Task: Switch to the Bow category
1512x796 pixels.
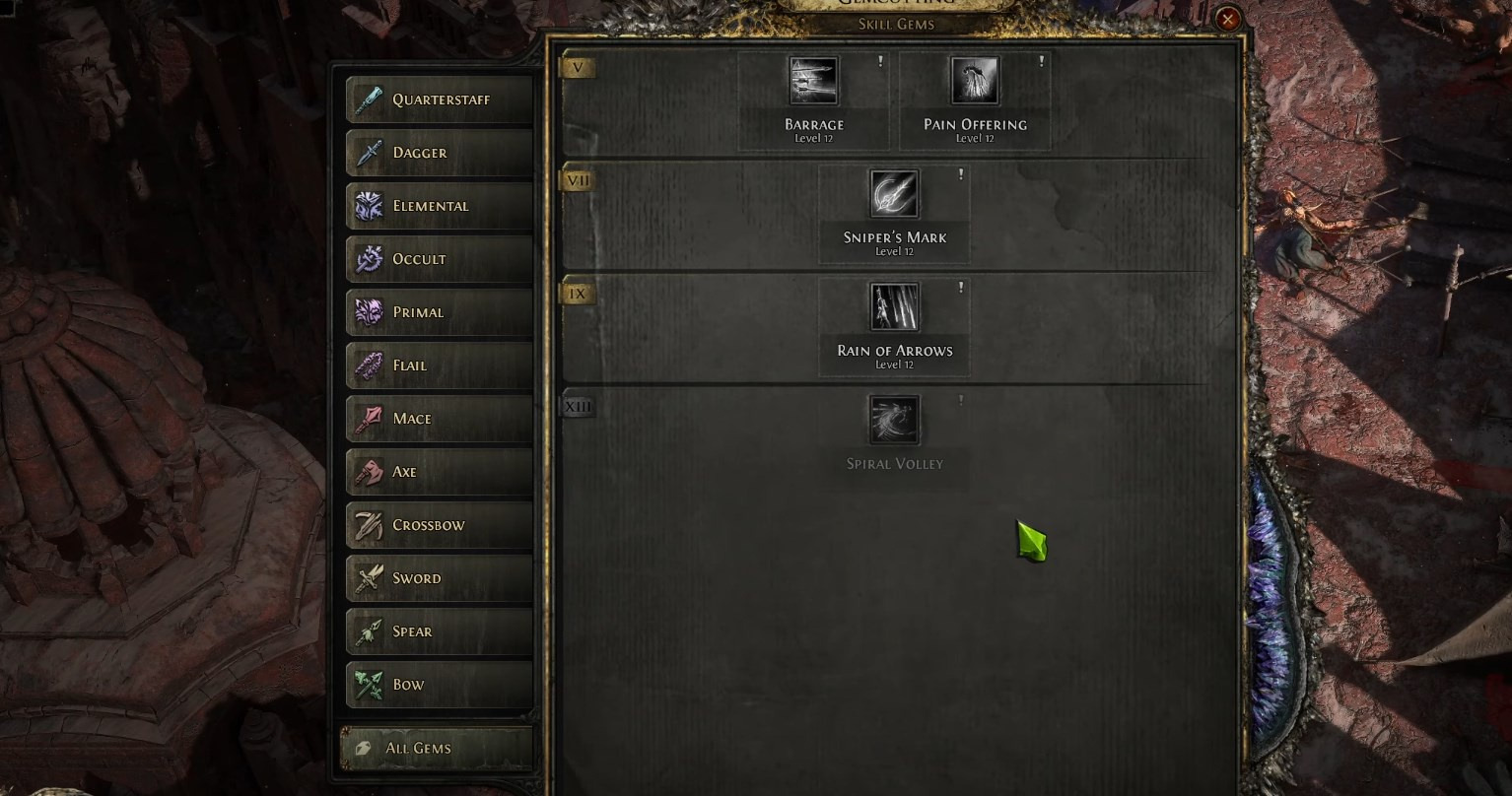Action: click(440, 685)
